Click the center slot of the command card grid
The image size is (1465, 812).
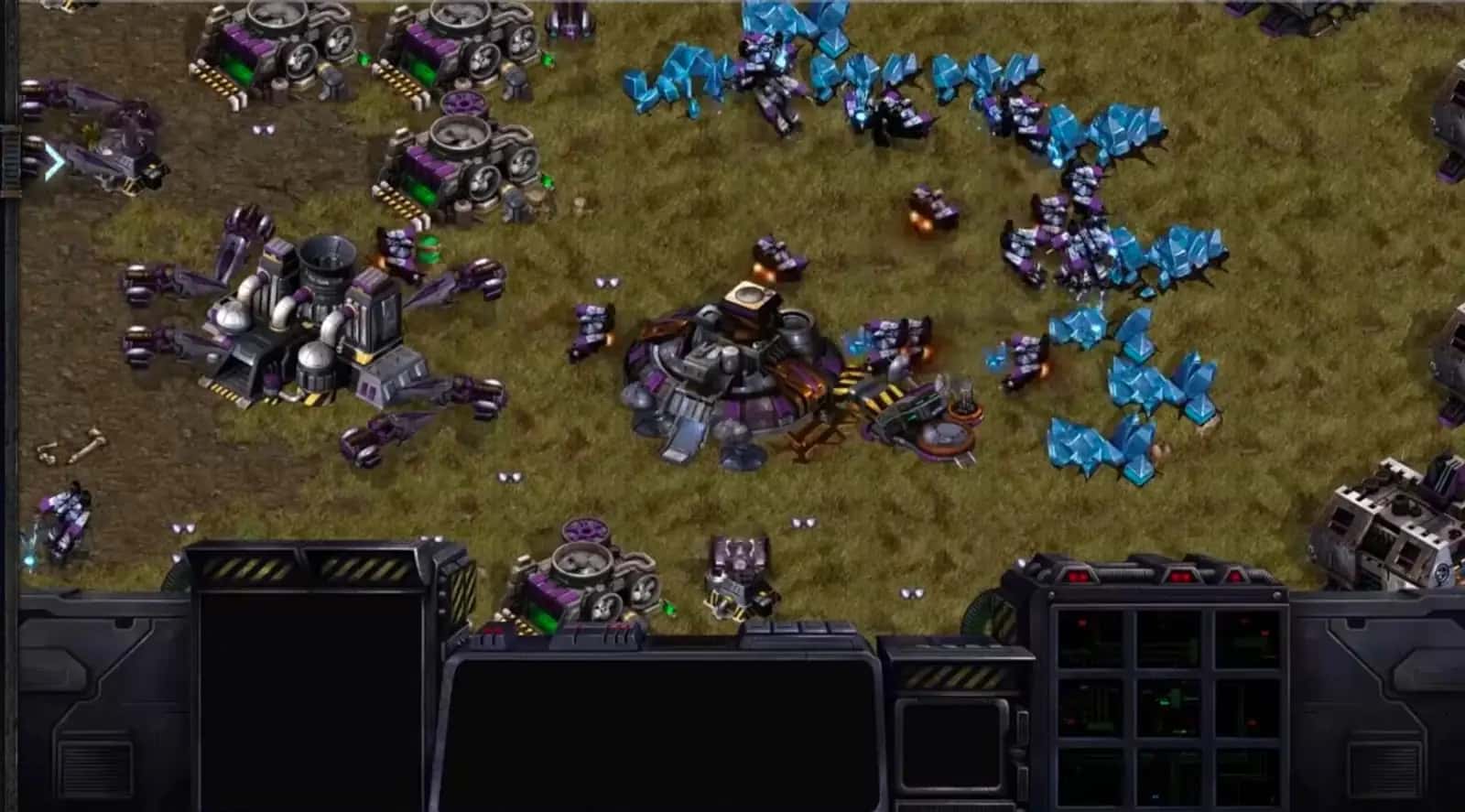tap(1170, 709)
